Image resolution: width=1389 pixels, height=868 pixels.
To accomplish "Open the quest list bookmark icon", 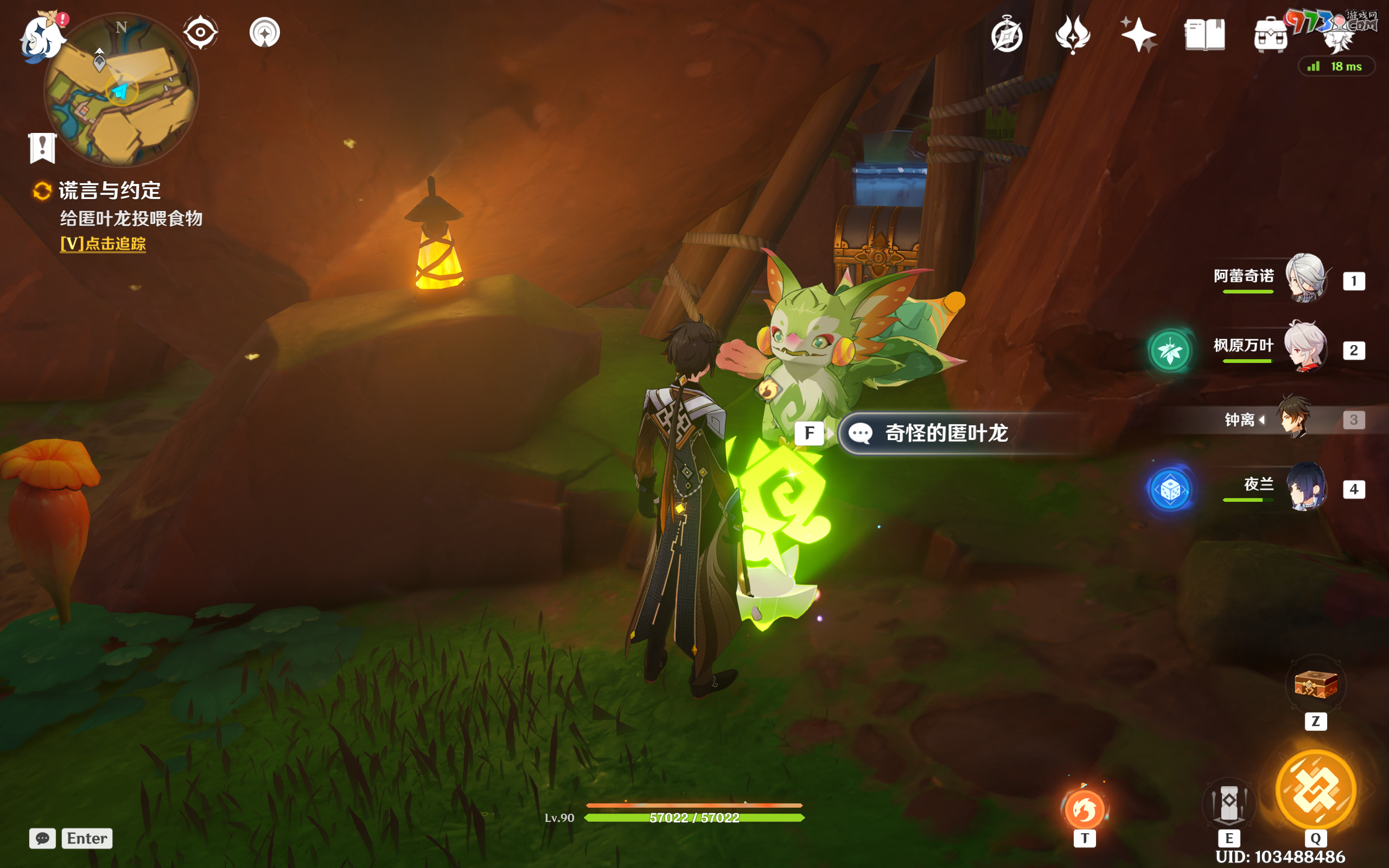I will click(x=42, y=148).
